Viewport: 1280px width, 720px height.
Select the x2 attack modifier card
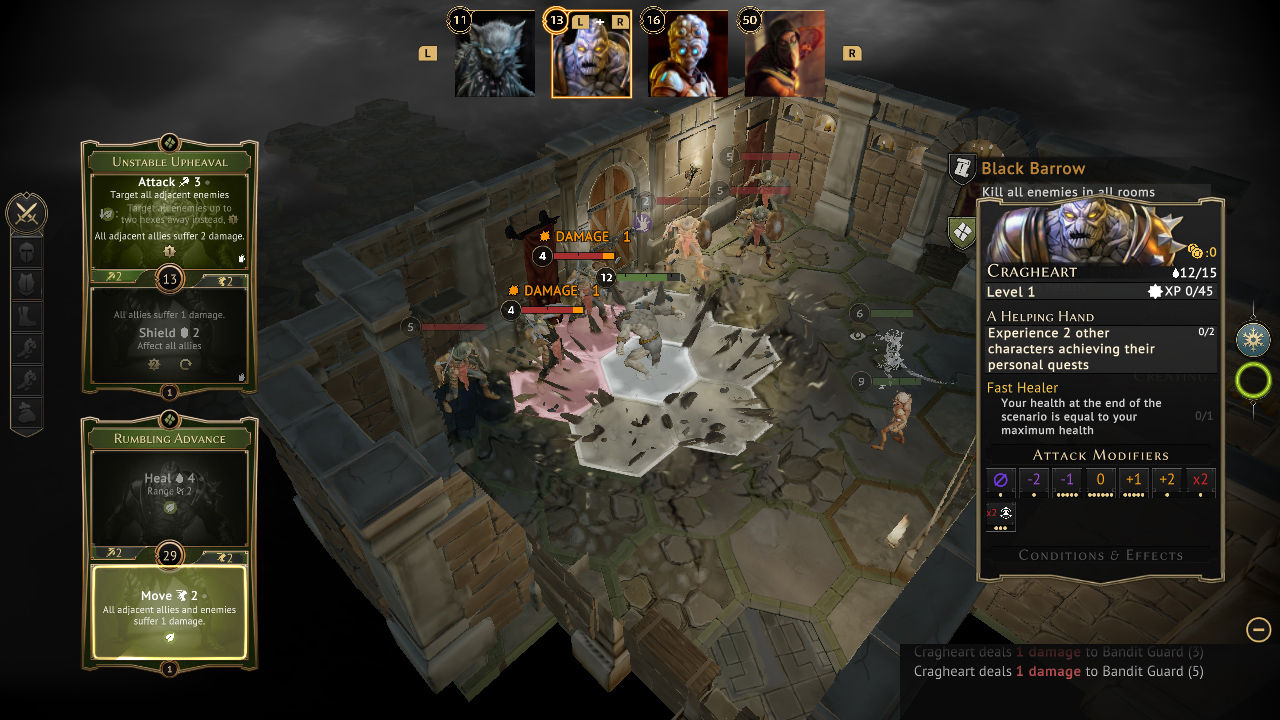1199,481
